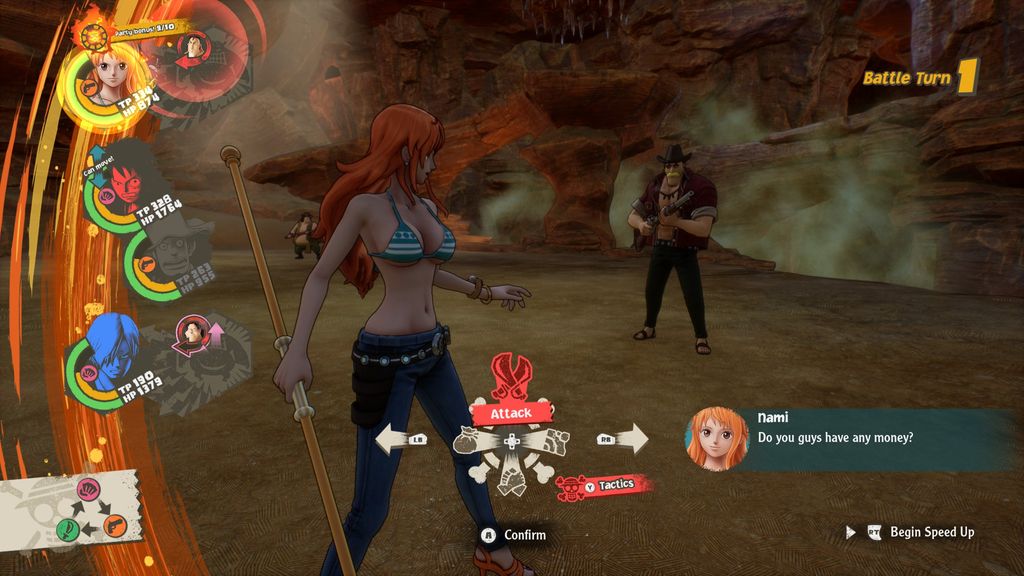
Task: Open the Tactics menu
Action: click(609, 485)
